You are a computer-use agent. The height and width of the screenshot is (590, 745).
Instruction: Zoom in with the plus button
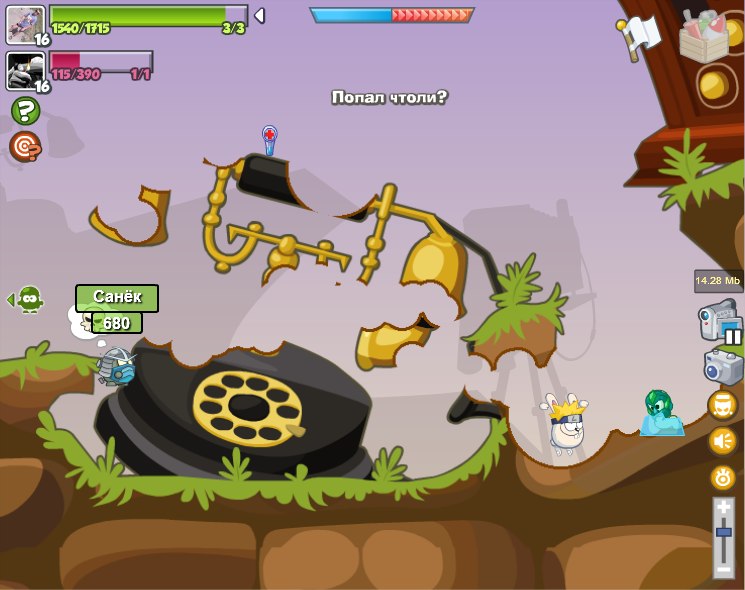(723, 508)
